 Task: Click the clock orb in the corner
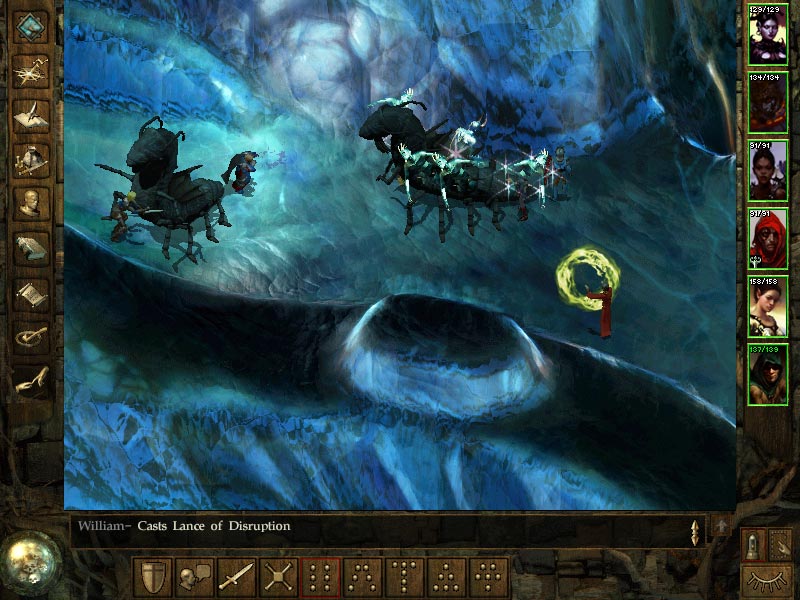[27, 557]
